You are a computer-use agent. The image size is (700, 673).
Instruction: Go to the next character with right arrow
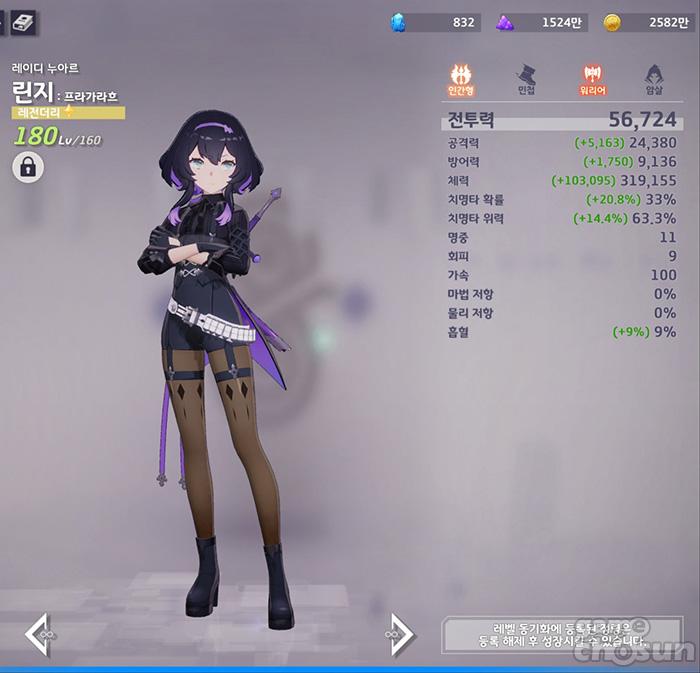pyautogui.click(x=399, y=632)
